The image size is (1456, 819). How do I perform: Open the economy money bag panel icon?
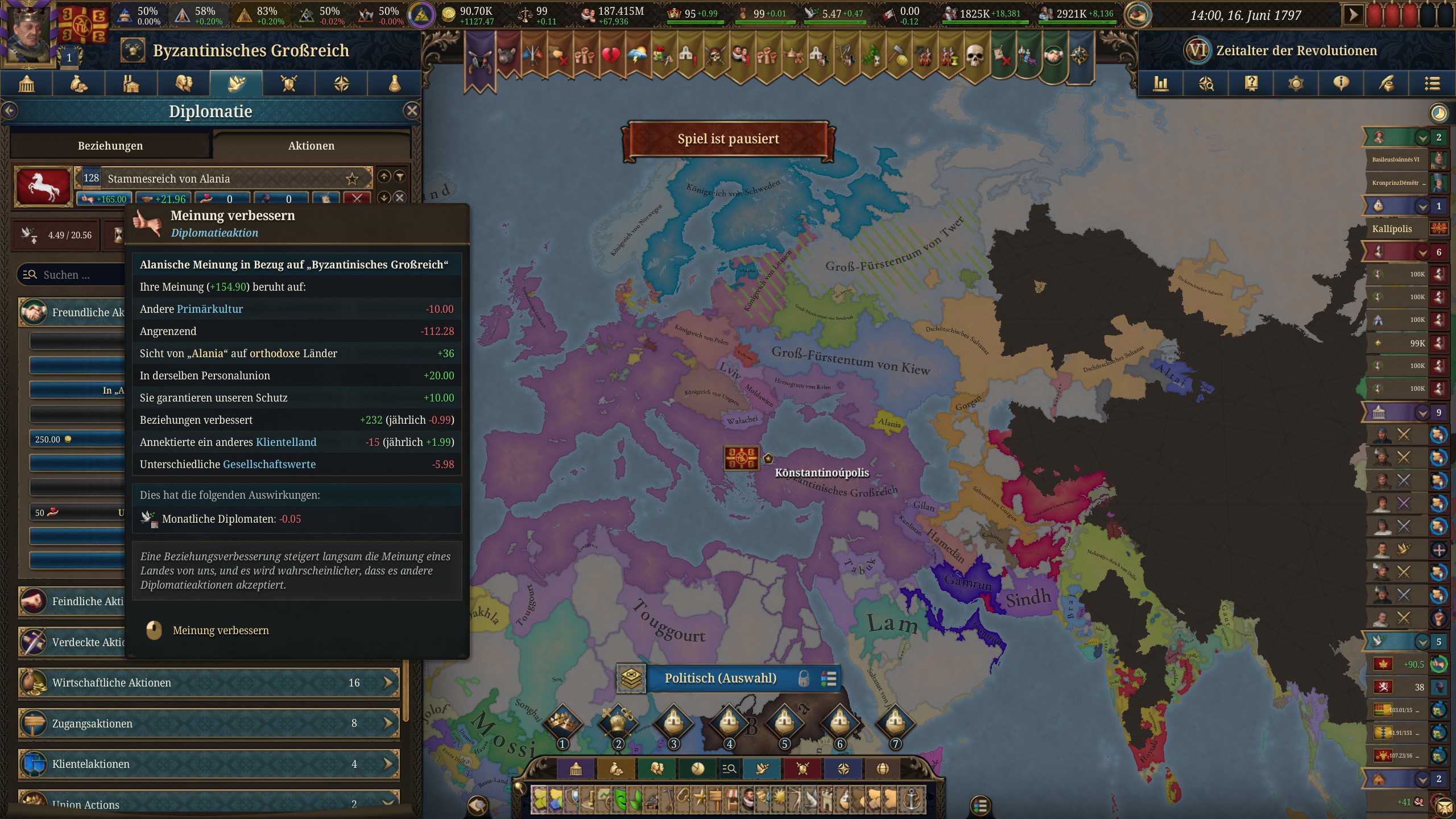click(x=78, y=84)
